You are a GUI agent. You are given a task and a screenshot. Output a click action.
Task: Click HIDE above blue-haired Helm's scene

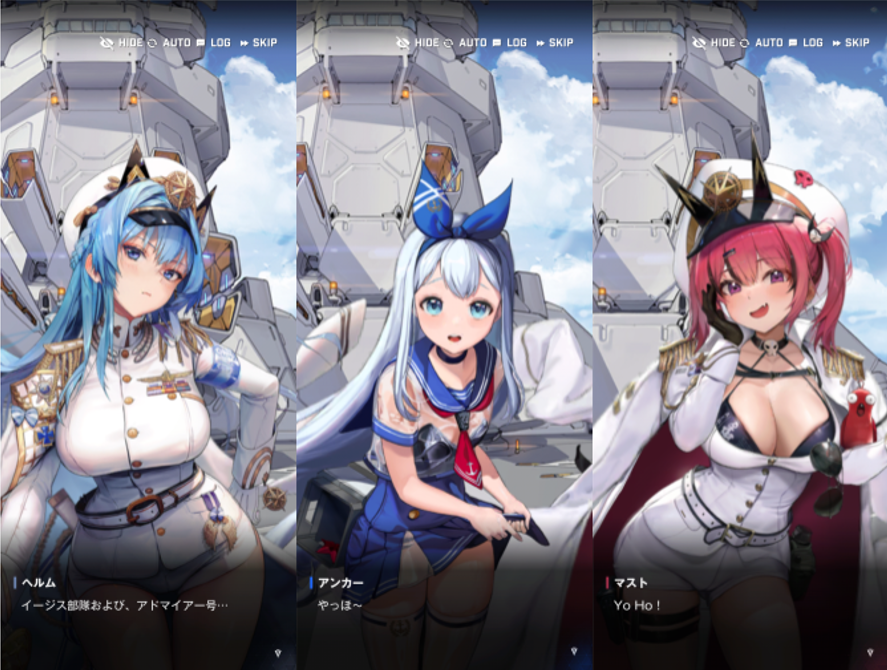coord(124,42)
